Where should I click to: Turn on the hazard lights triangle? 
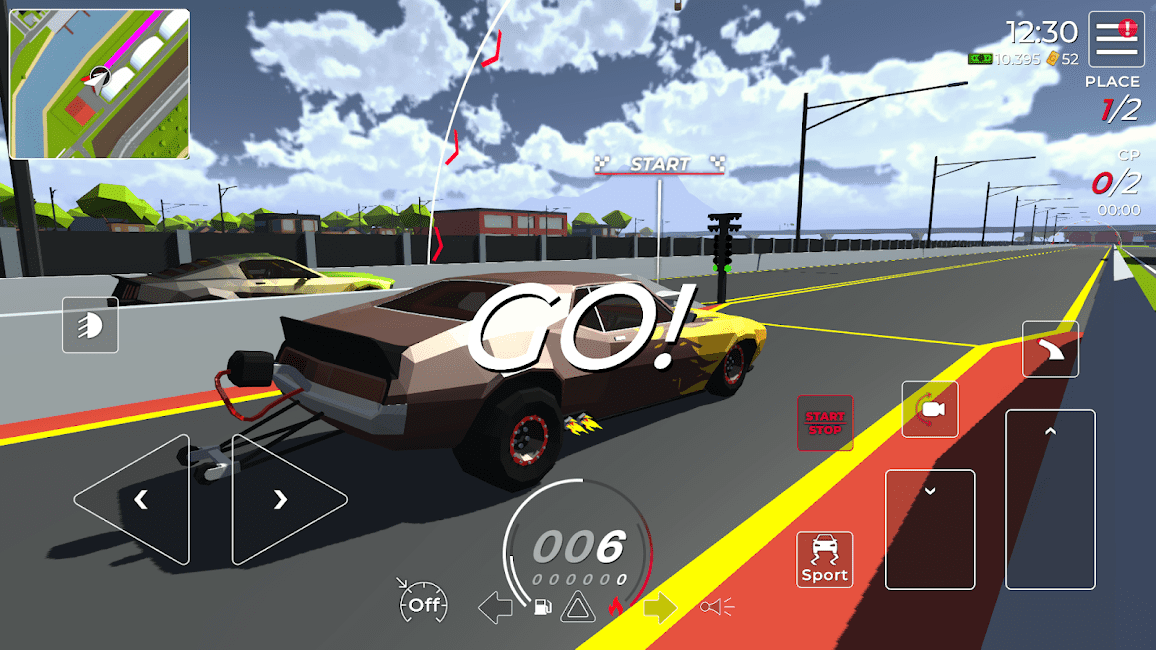pyautogui.click(x=578, y=607)
